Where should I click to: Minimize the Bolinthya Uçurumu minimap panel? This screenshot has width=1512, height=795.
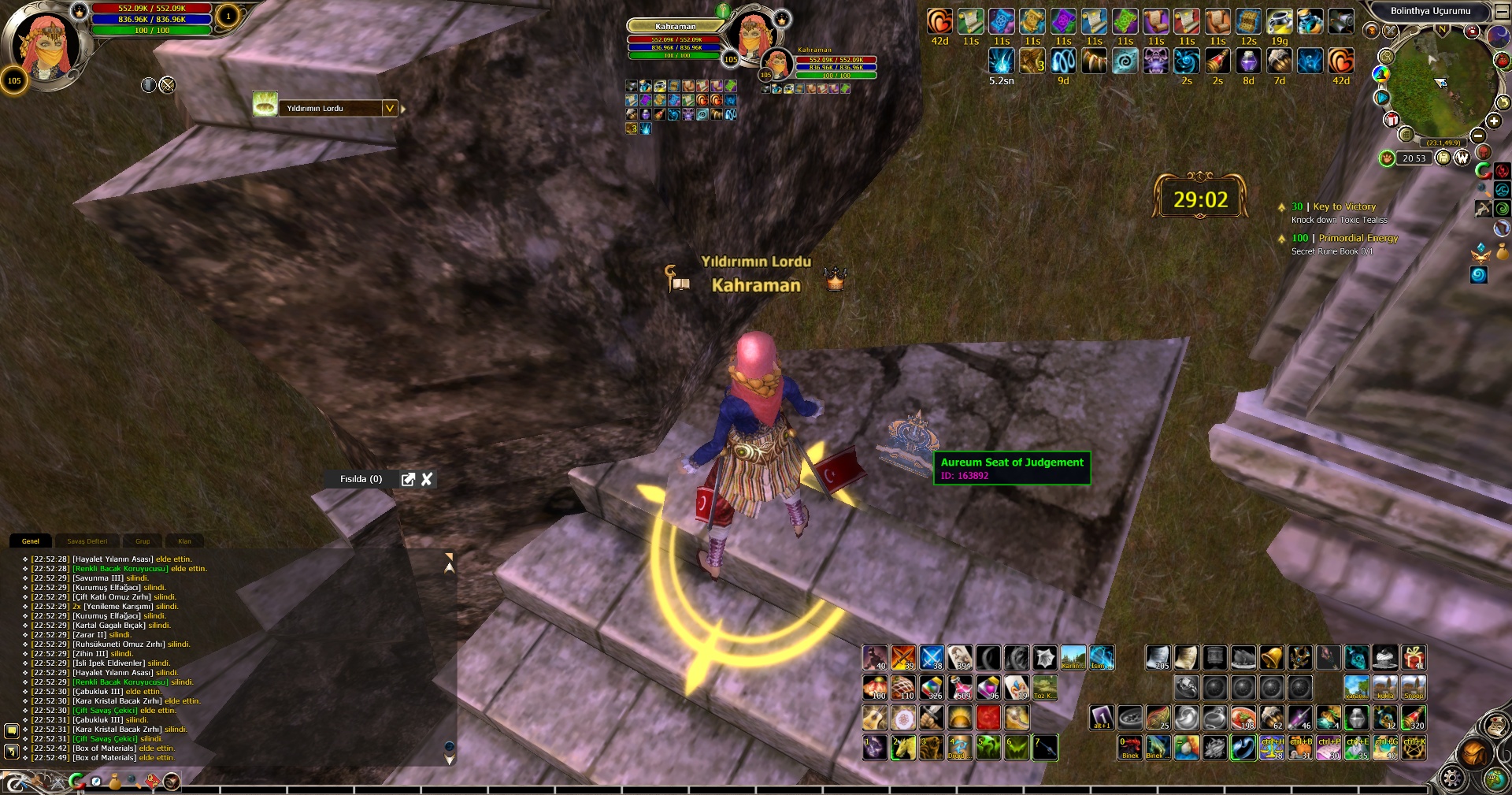pos(1502,11)
